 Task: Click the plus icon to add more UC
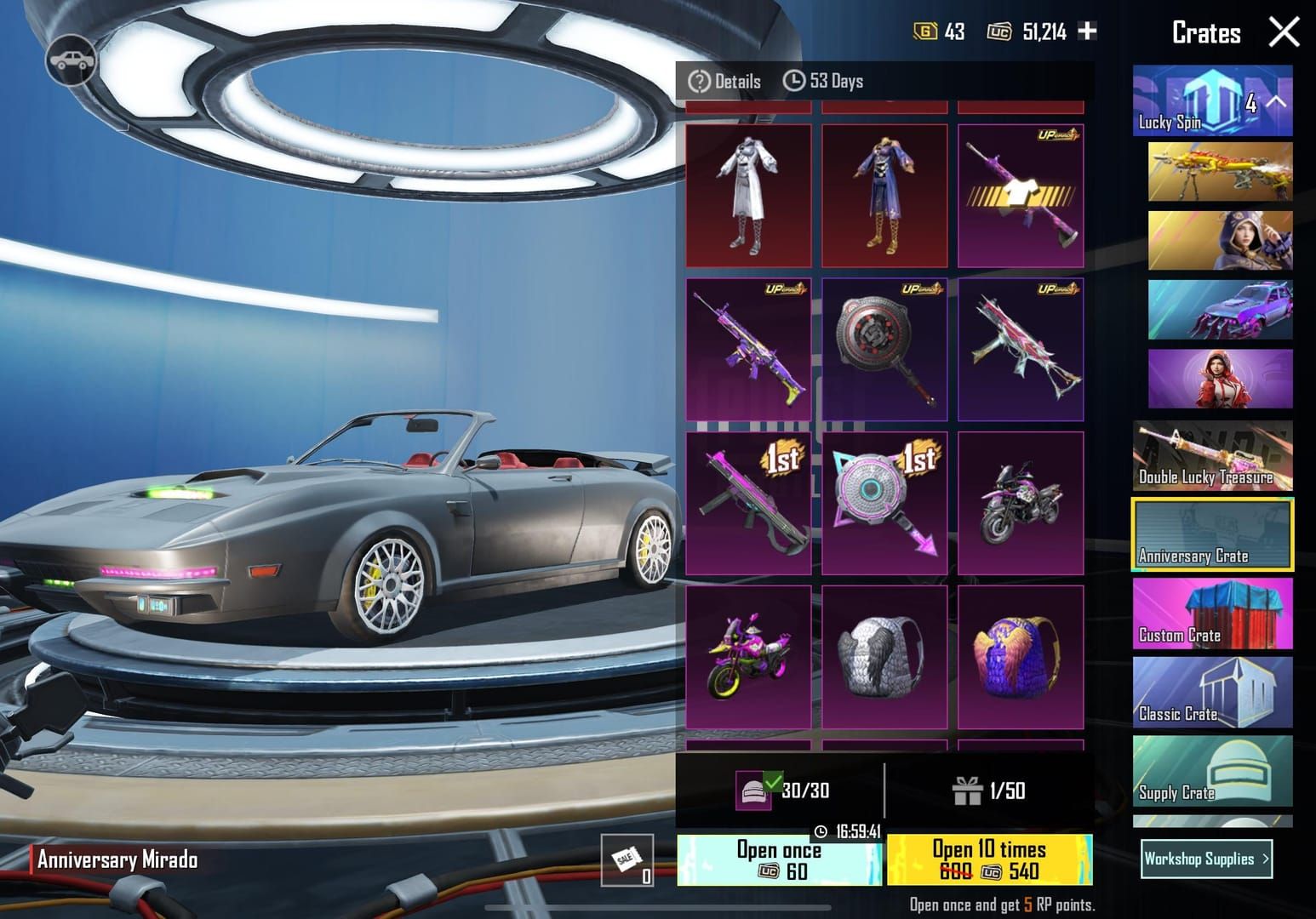(x=1085, y=31)
